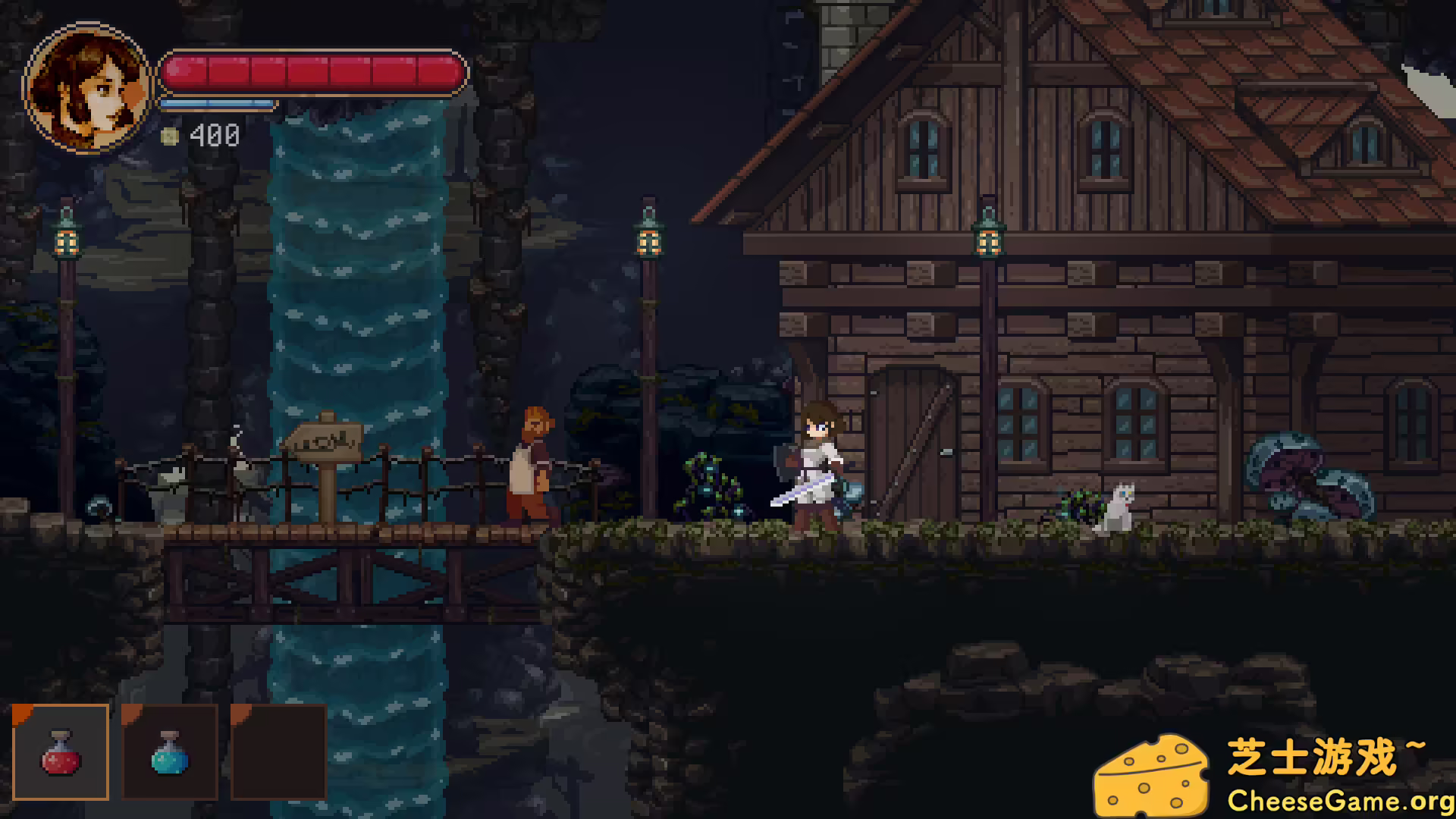Select the blue mana potion slot
Image resolution: width=1456 pixels, height=819 pixels.
[170, 752]
